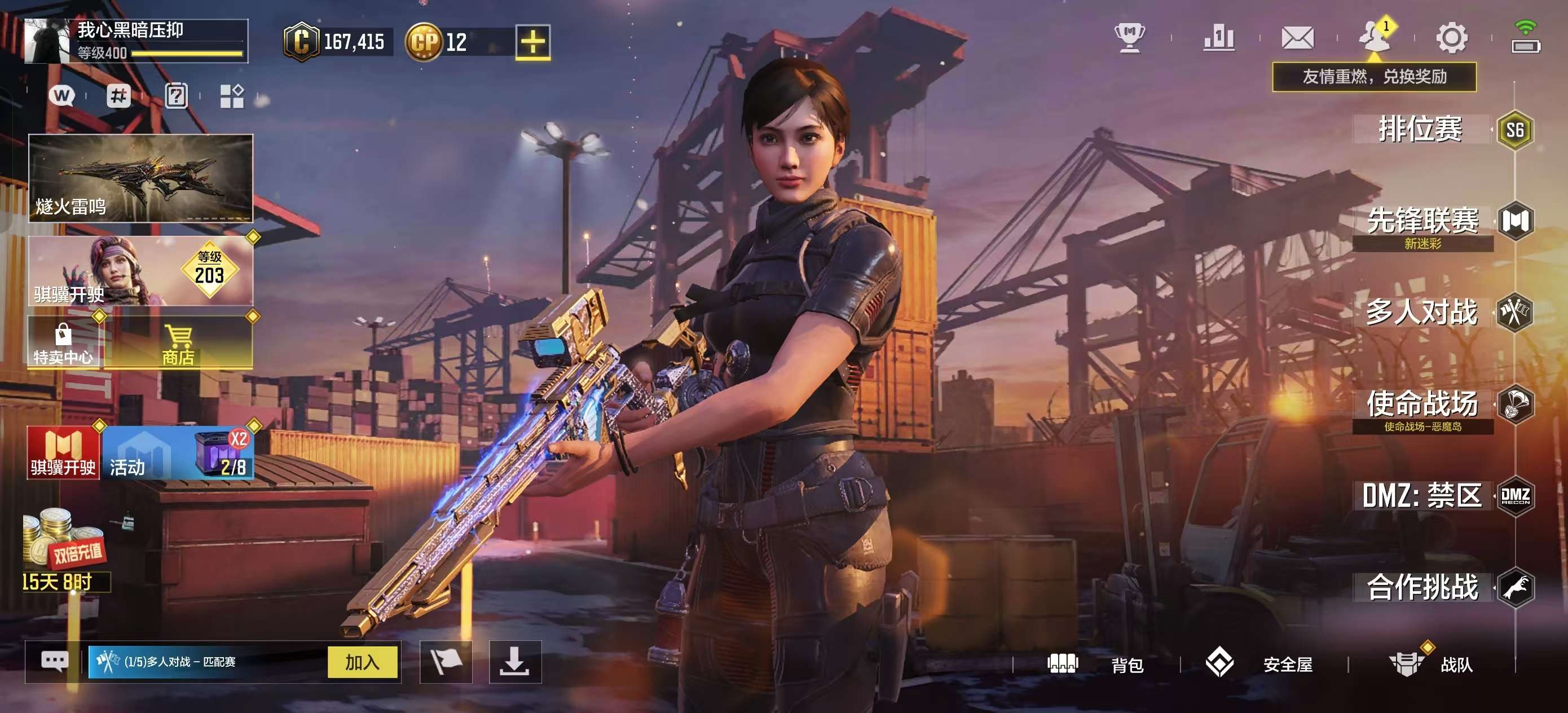This screenshot has width=1568, height=713.
Task: Choose 多人对战 multiplayer mode
Action: pos(1422,313)
